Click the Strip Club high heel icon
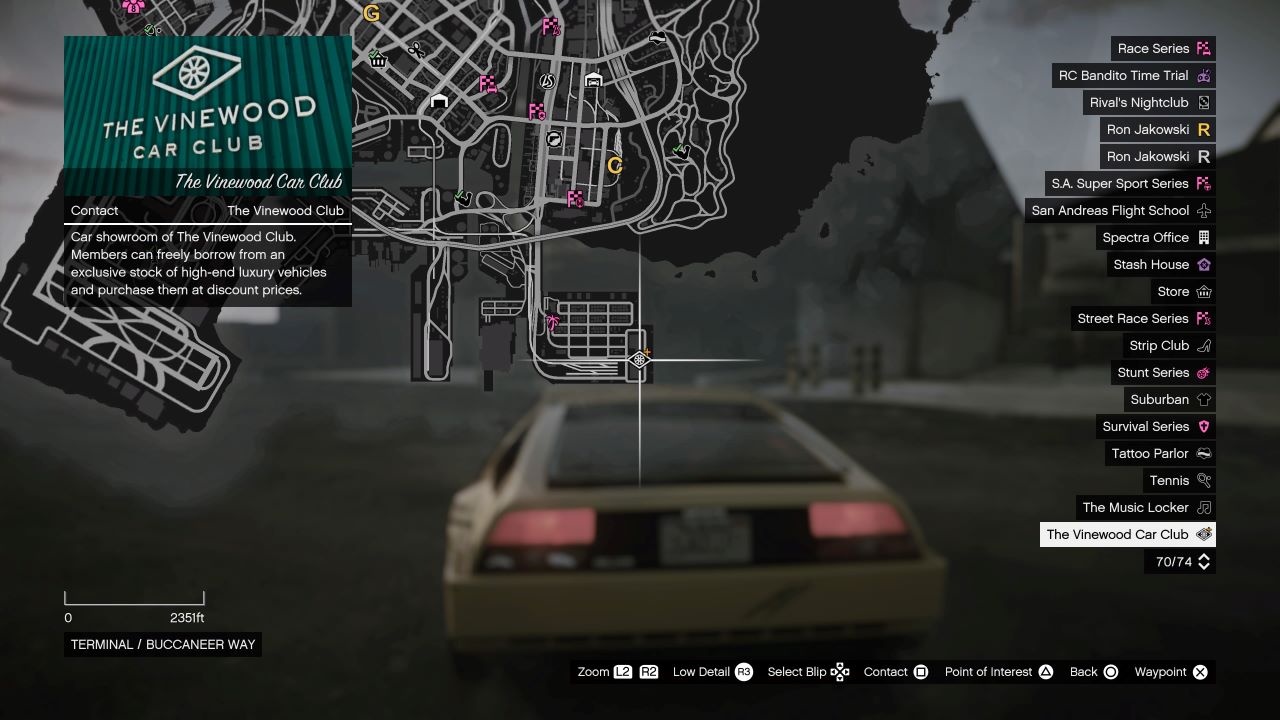The image size is (1280, 720). tap(1203, 345)
